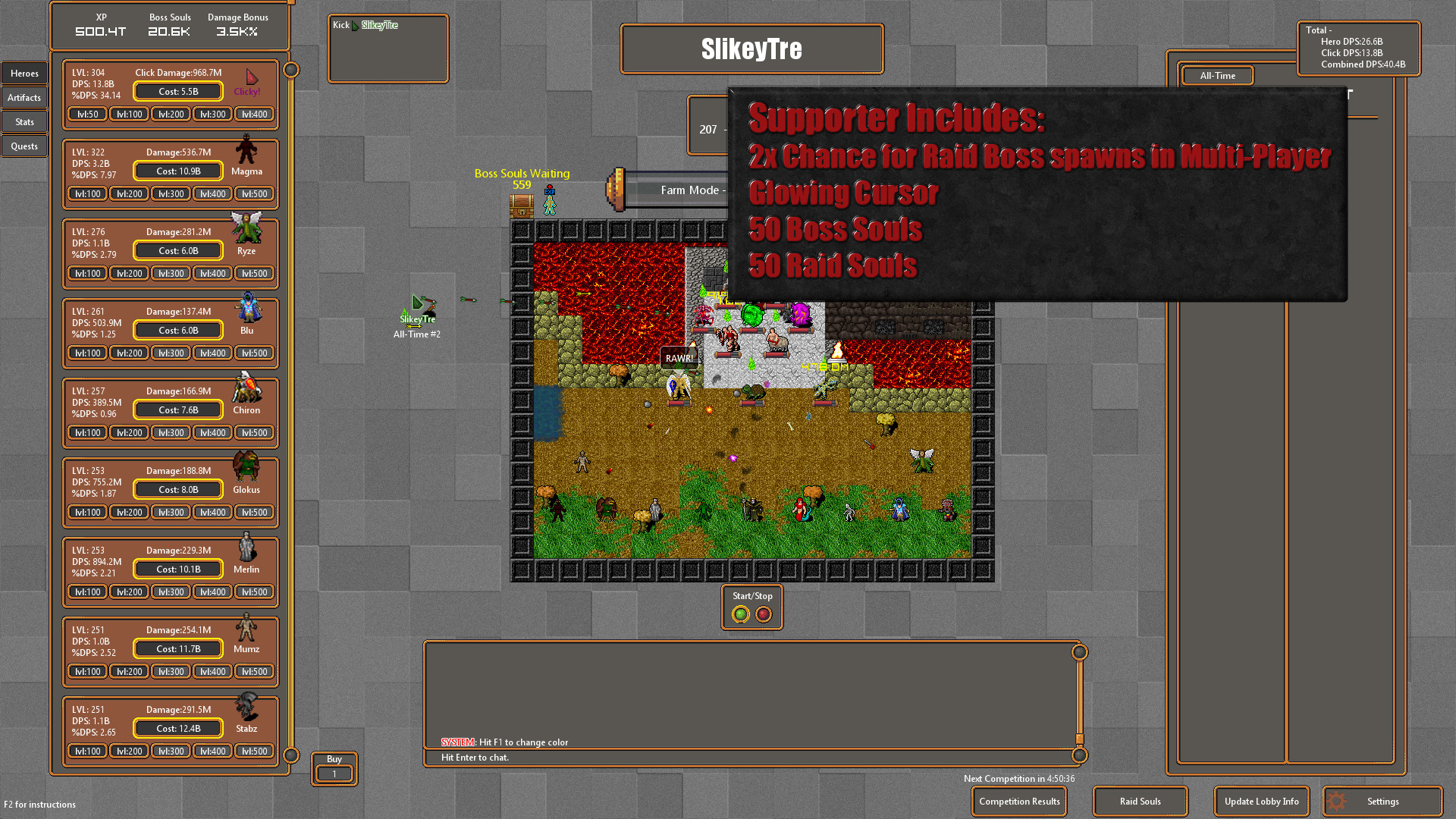Open Settings via the gear icon
Image resolution: width=1456 pixels, height=819 pixels.
(1335, 801)
